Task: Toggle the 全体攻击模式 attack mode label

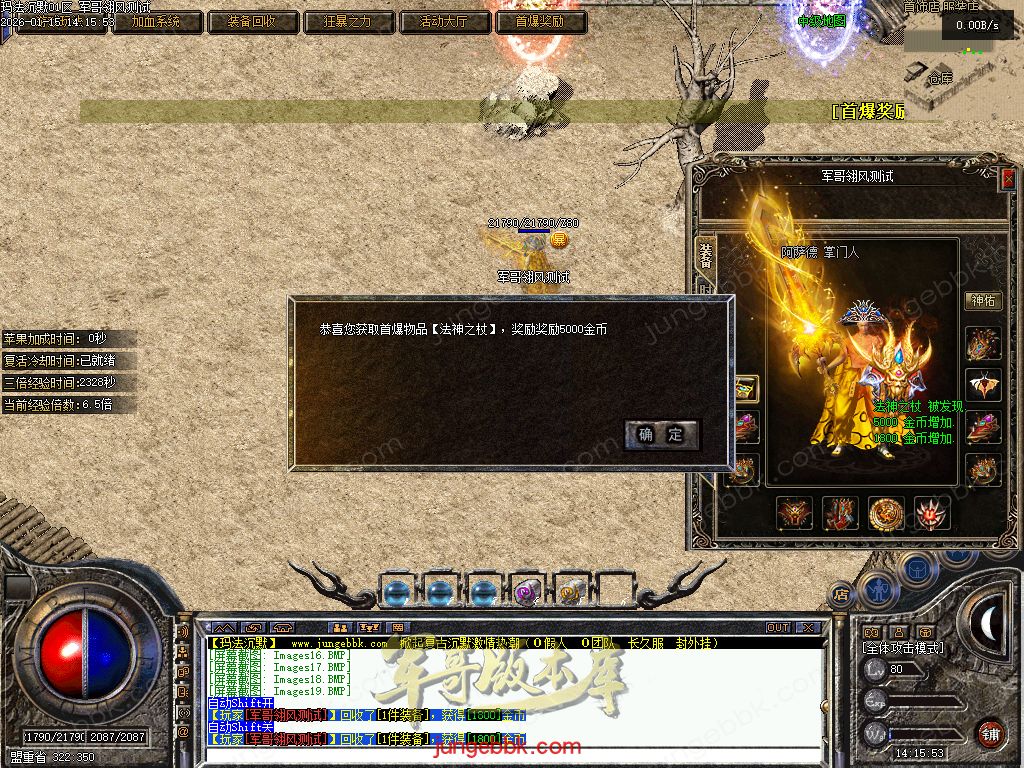Action: coord(902,648)
